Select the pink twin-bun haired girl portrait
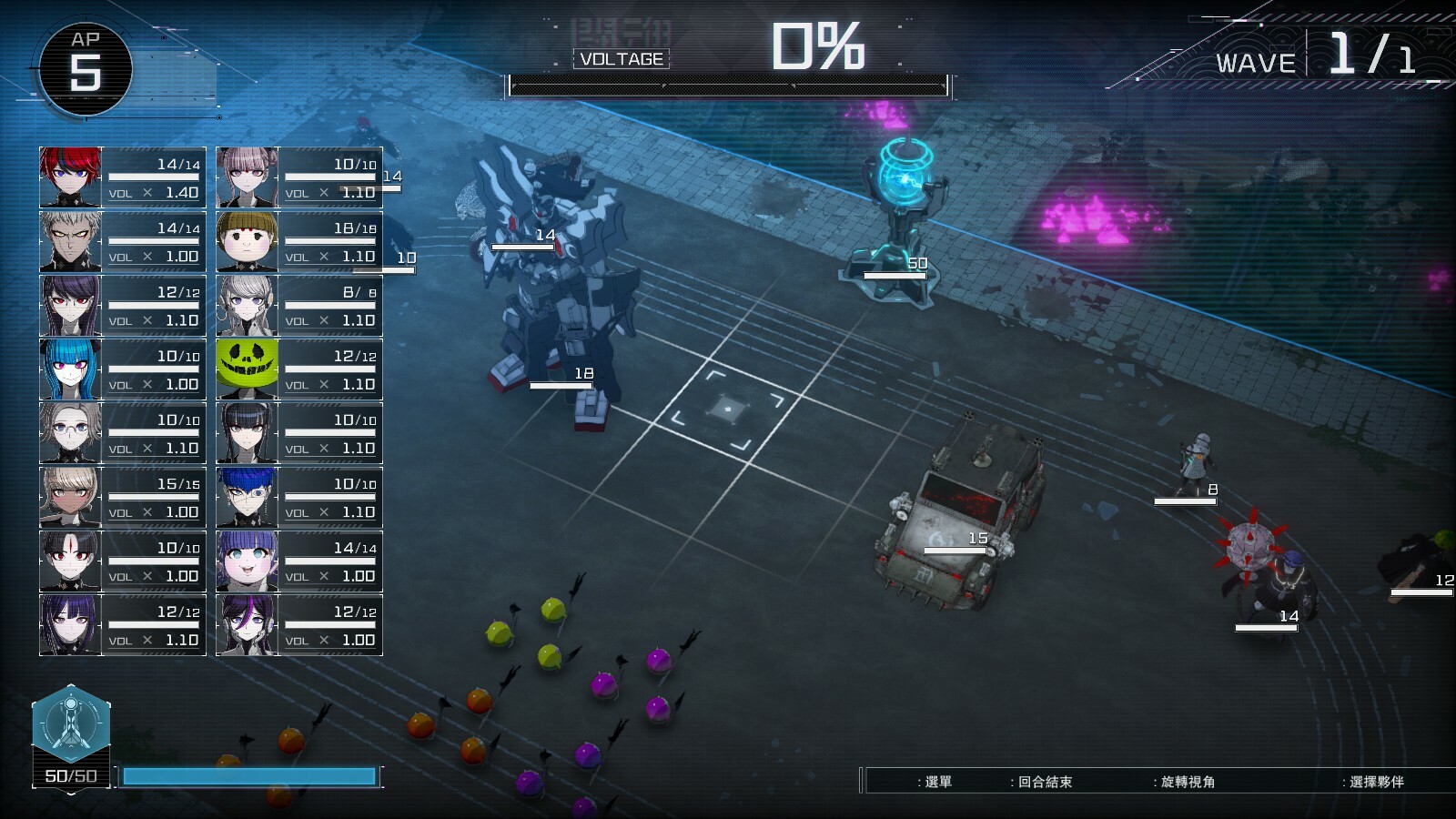The height and width of the screenshot is (819, 1456). 248,177
